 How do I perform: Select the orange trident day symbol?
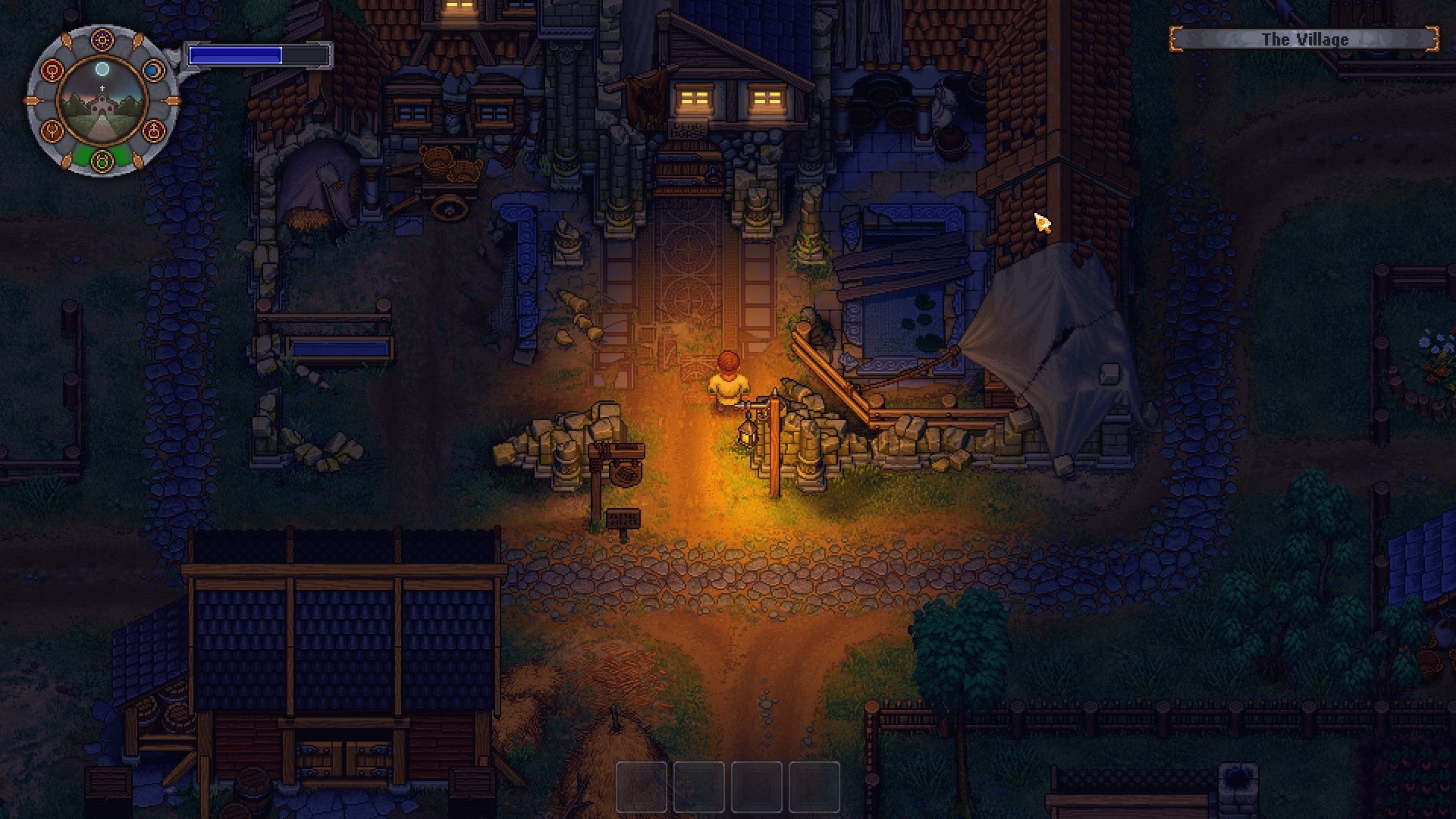52,130
